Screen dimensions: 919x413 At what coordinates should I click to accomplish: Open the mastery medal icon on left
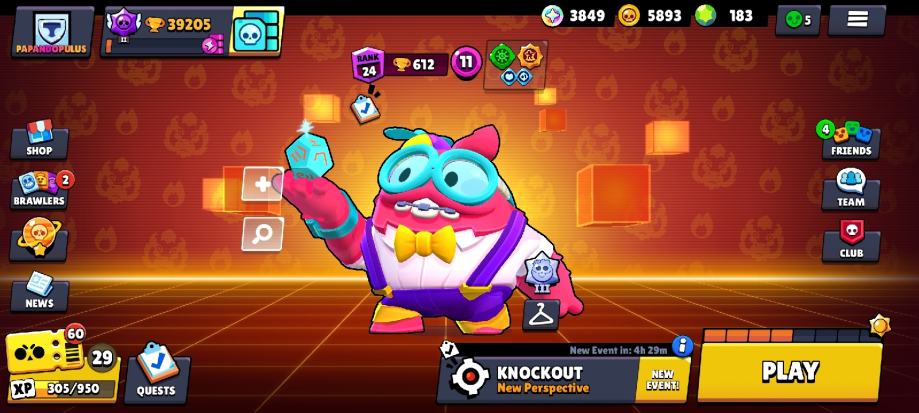pyautogui.click(x=38, y=240)
